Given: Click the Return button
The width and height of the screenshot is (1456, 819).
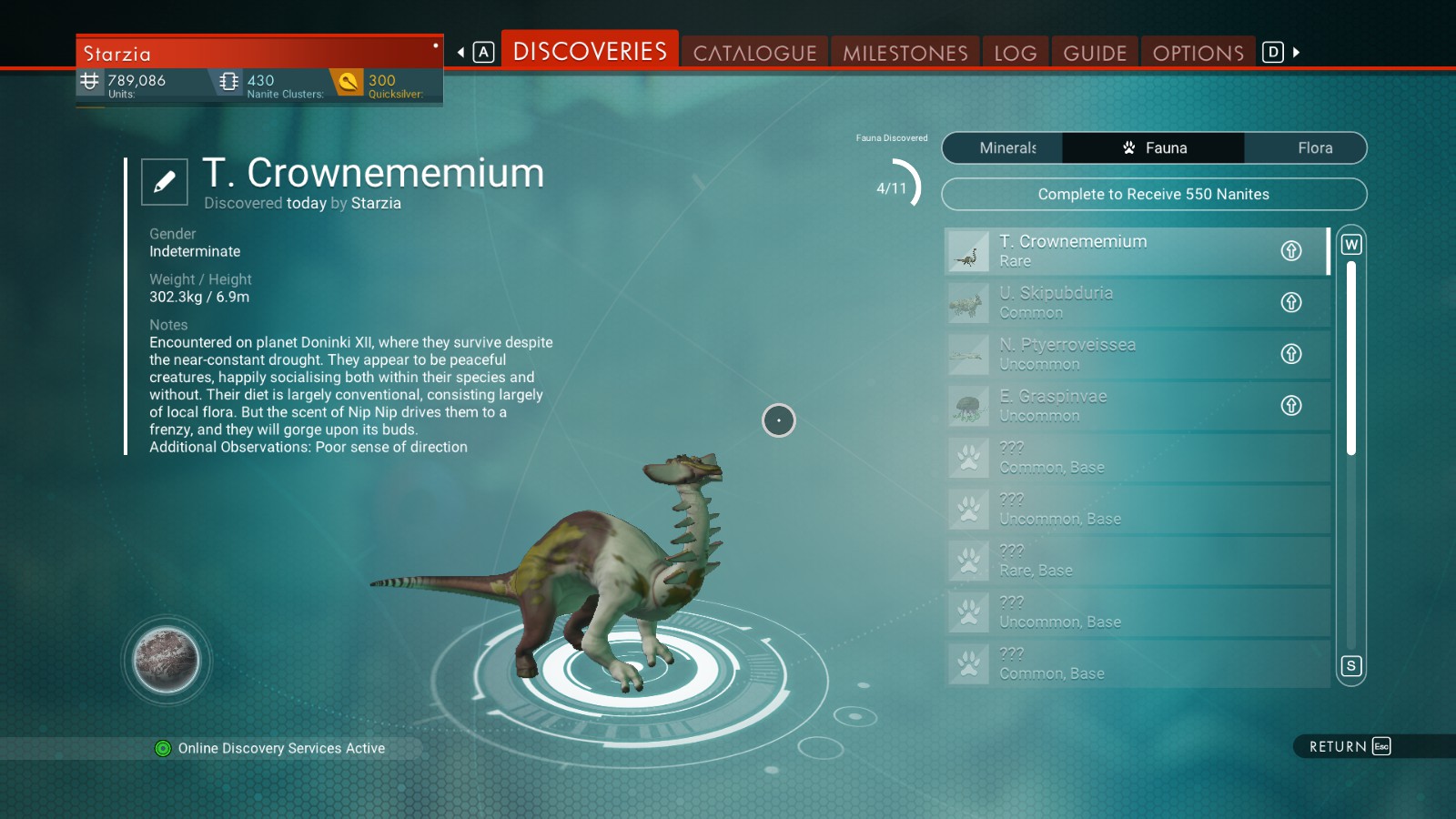Looking at the screenshot, I should pyautogui.click(x=1349, y=746).
